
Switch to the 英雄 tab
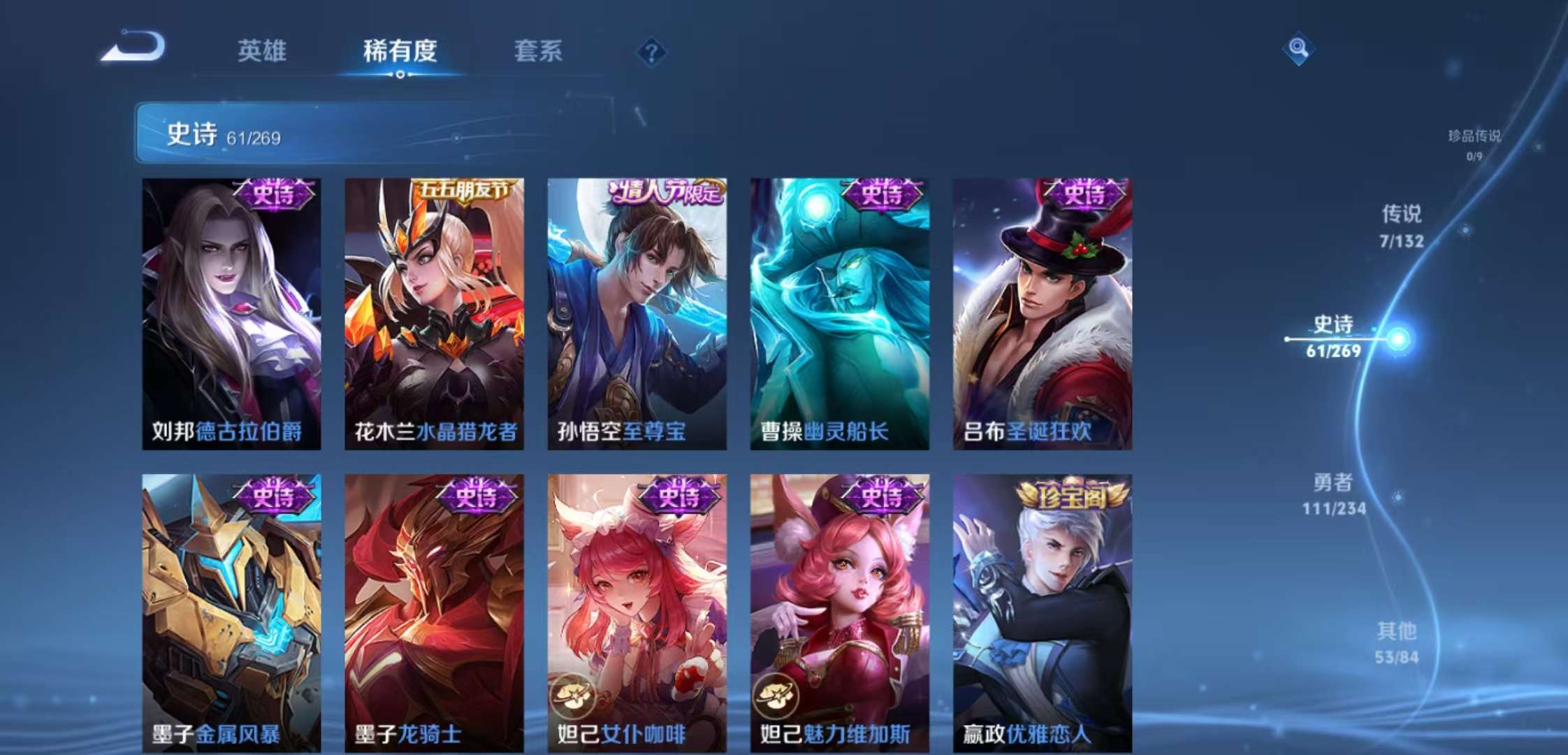[262, 51]
